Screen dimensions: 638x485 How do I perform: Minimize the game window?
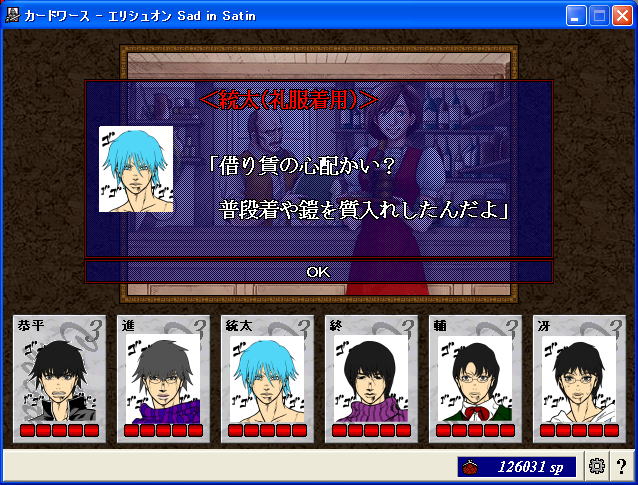pos(576,15)
